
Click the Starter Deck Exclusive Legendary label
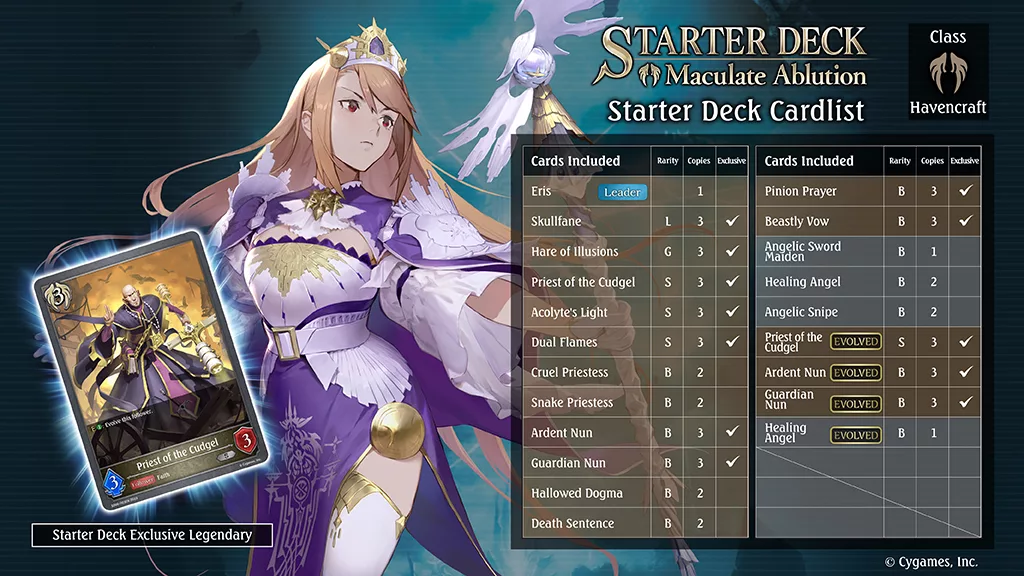tap(152, 535)
